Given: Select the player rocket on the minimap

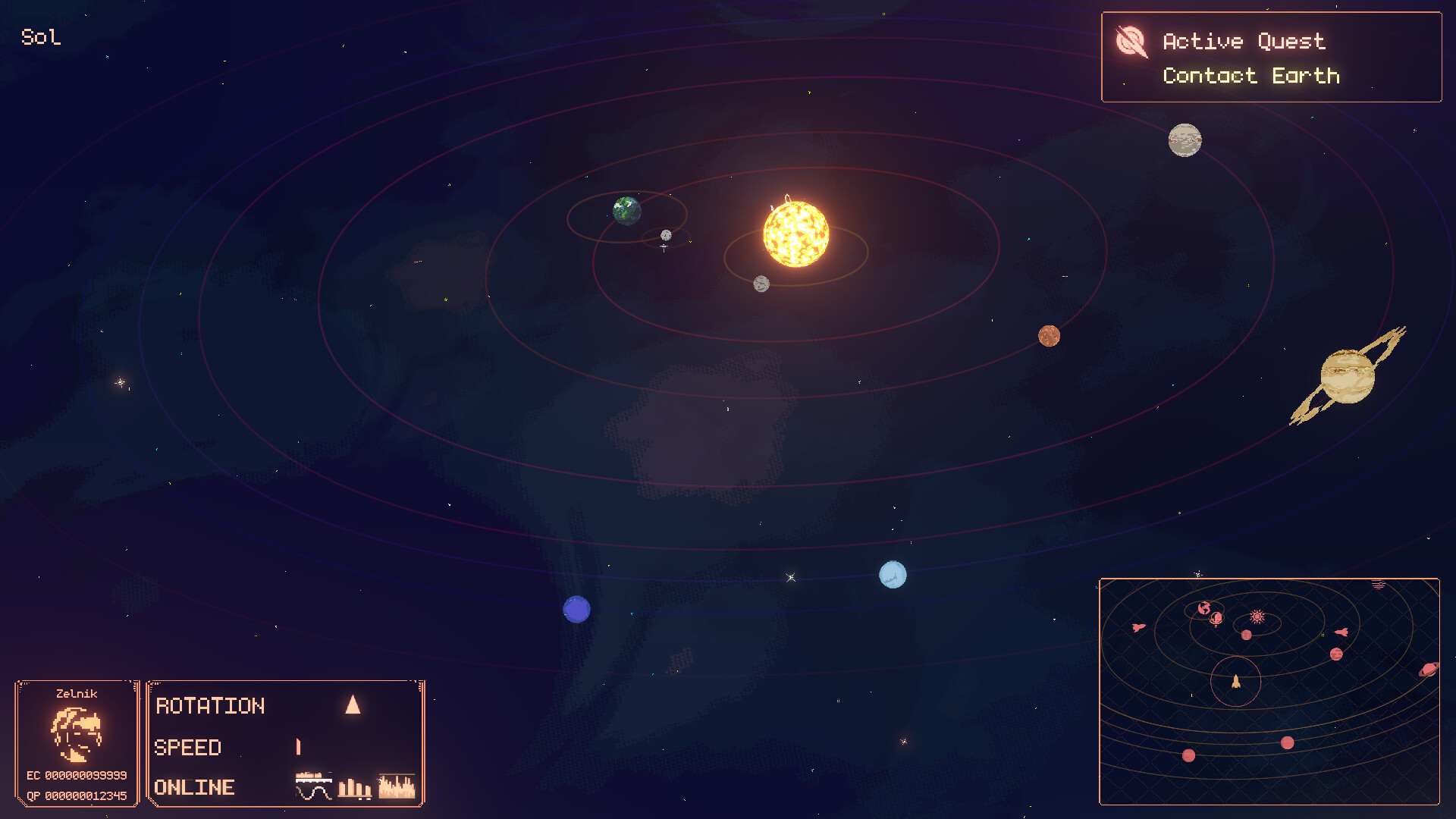Looking at the screenshot, I should tap(1235, 682).
